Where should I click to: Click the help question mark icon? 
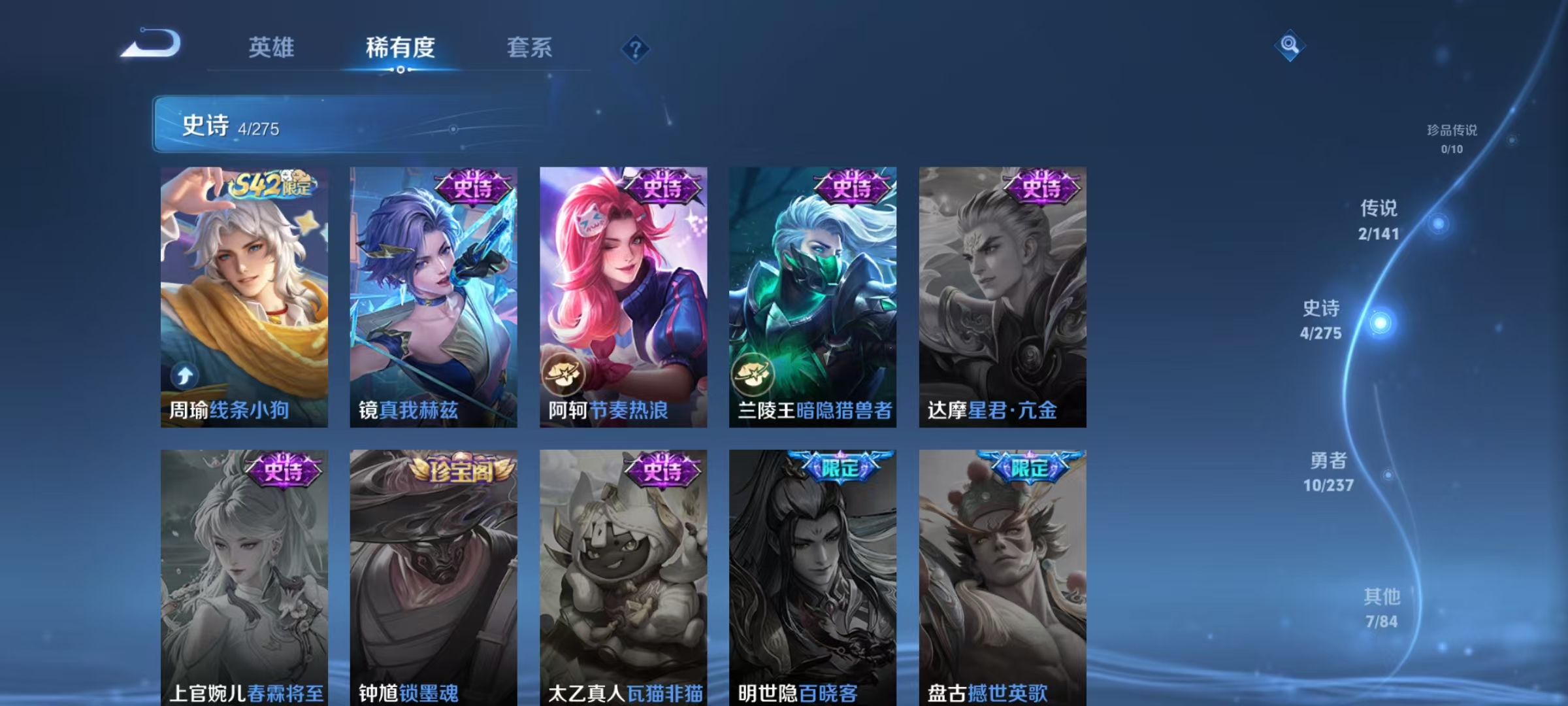636,50
